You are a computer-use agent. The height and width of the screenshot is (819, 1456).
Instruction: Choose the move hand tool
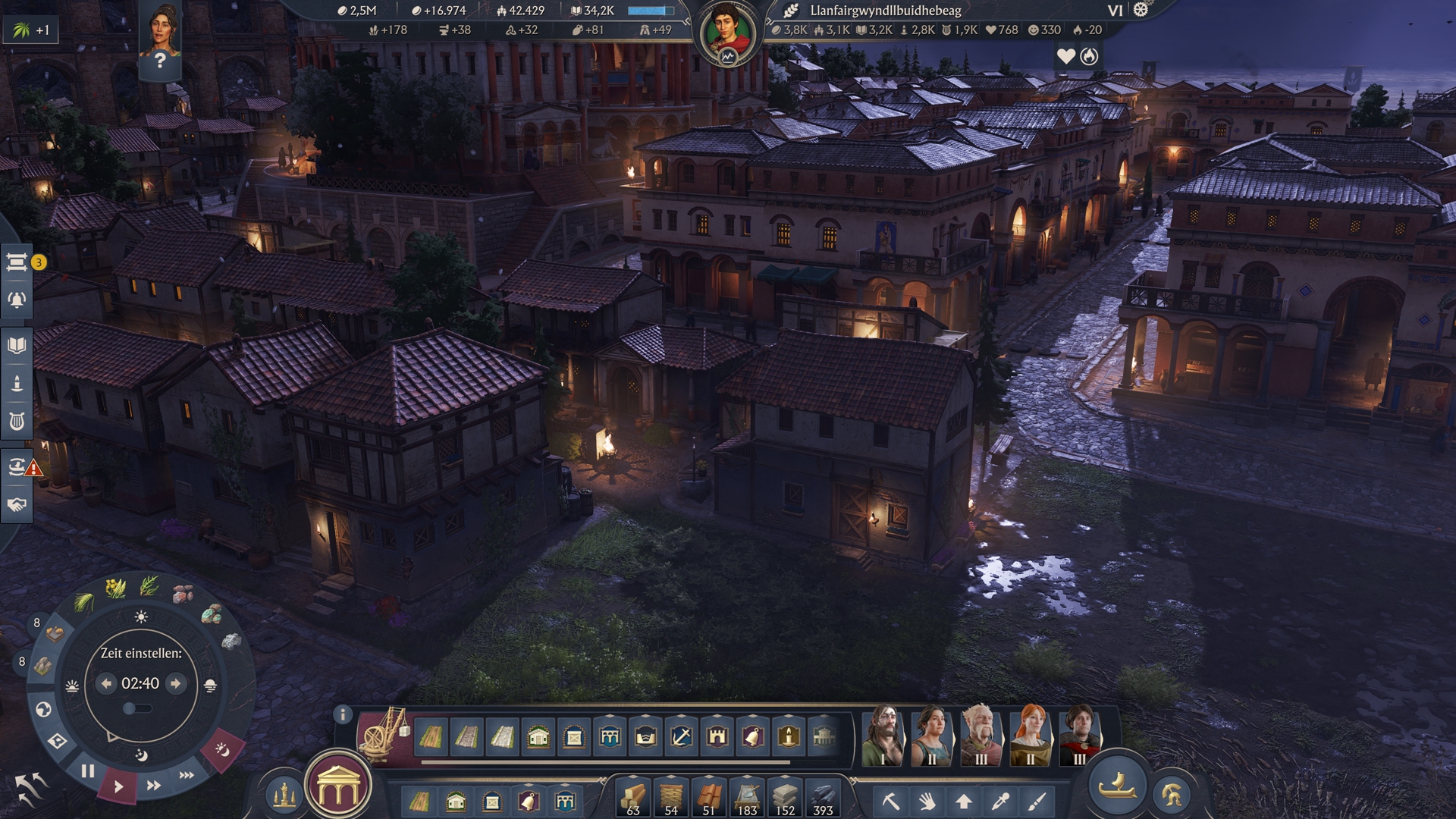[x=927, y=801]
